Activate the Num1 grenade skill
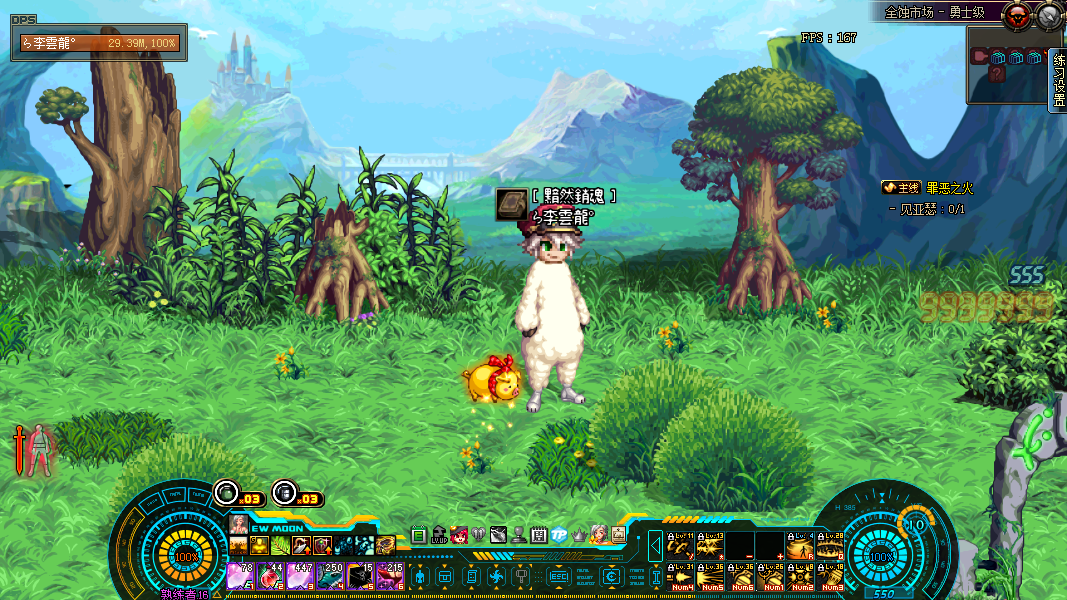The height and width of the screenshot is (600, 1067). (x=772, y=577)
